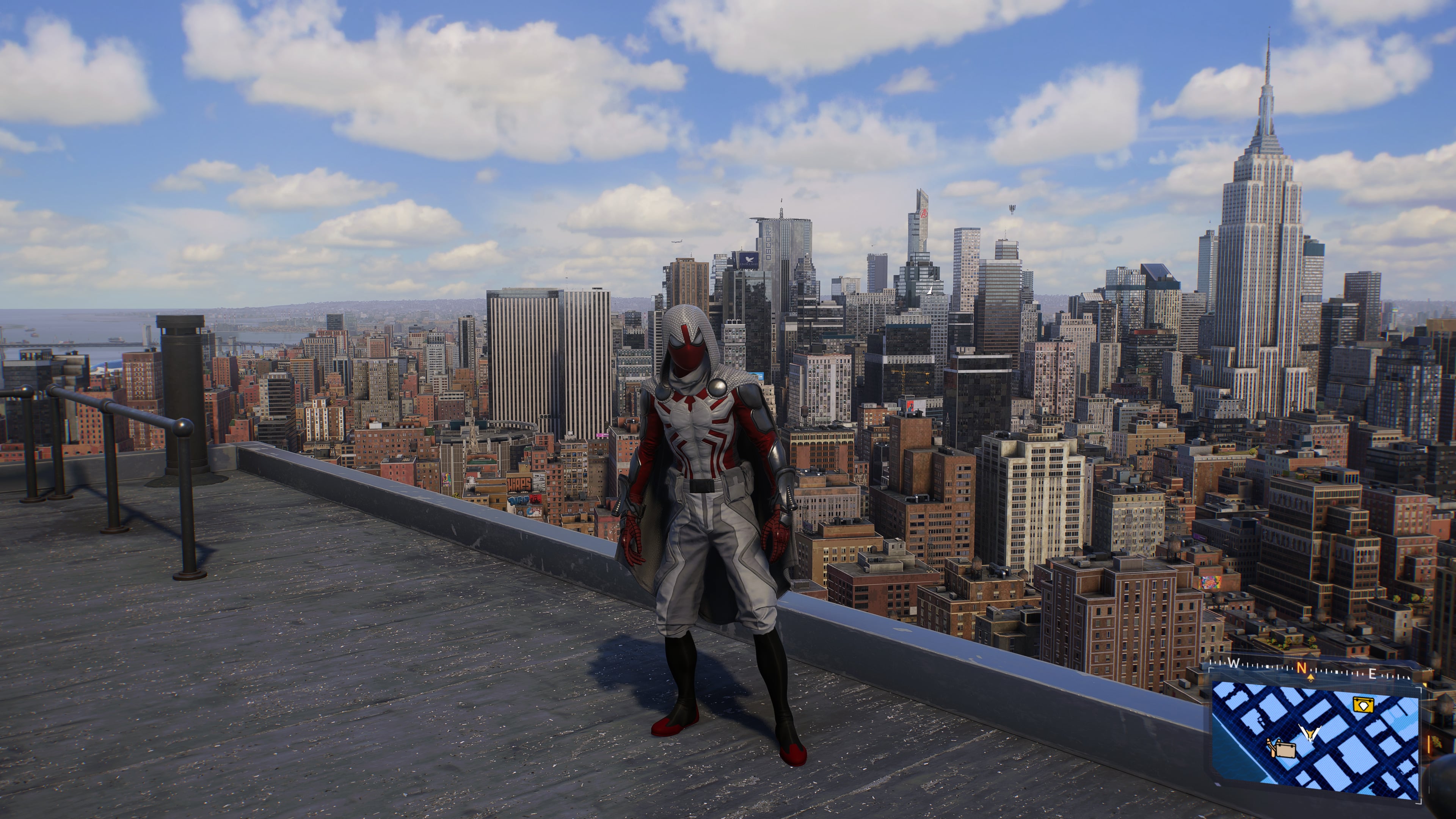1456x819 pixels.
Task: Click the orange N on the compass strip
Action: point(1301,668)
